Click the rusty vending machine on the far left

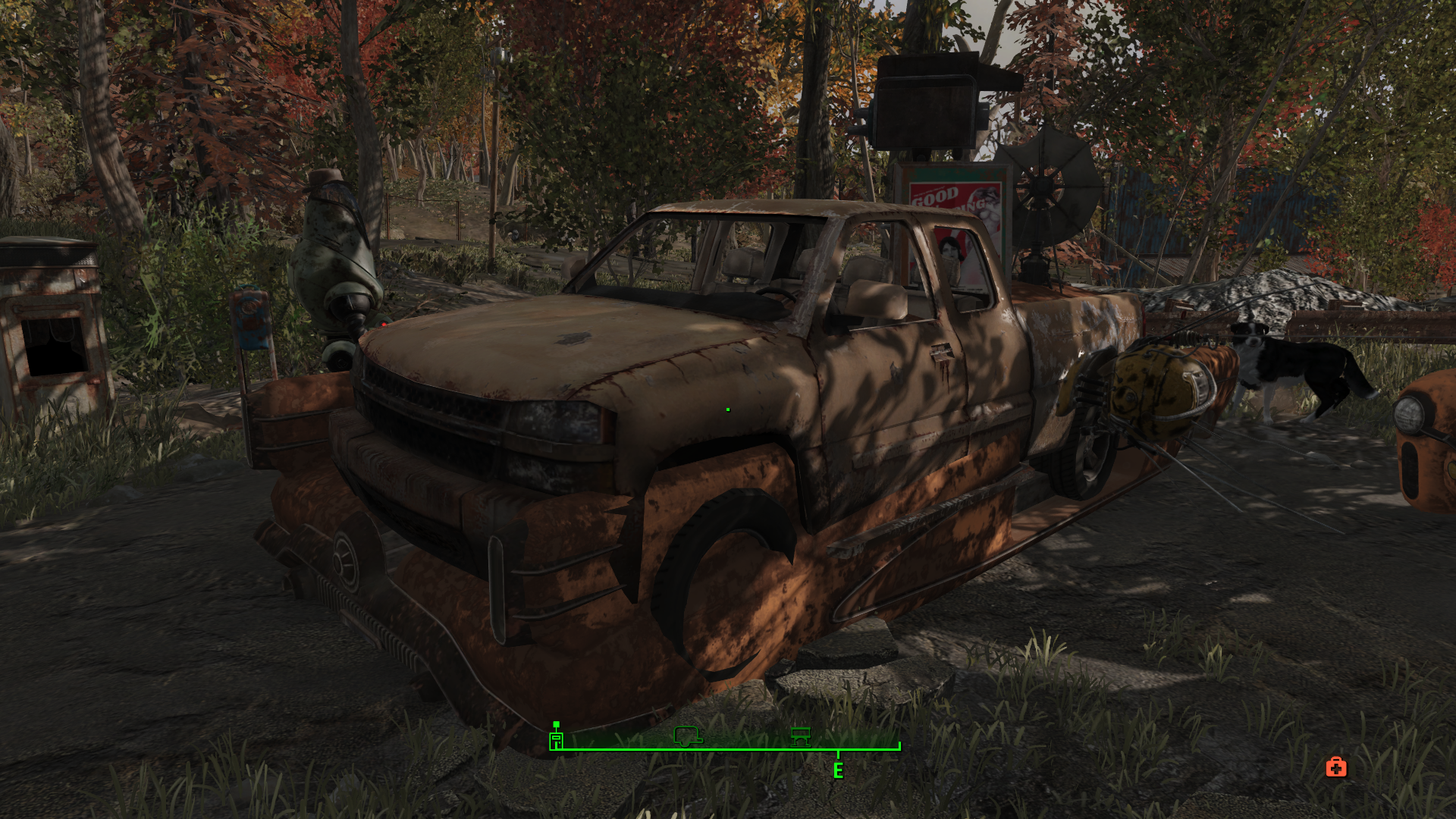45,326
